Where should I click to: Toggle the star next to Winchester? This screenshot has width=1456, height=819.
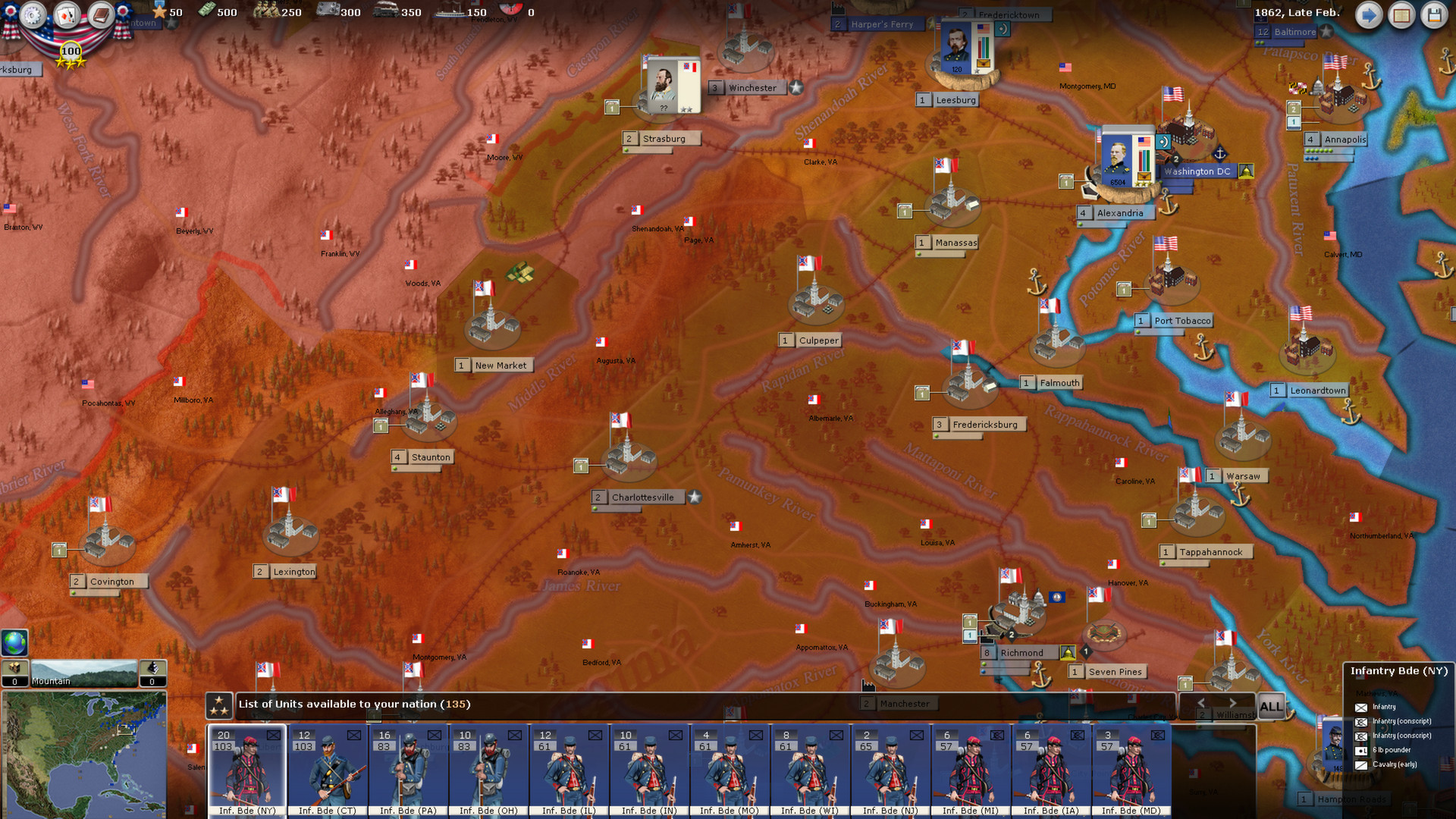(795, 87)
